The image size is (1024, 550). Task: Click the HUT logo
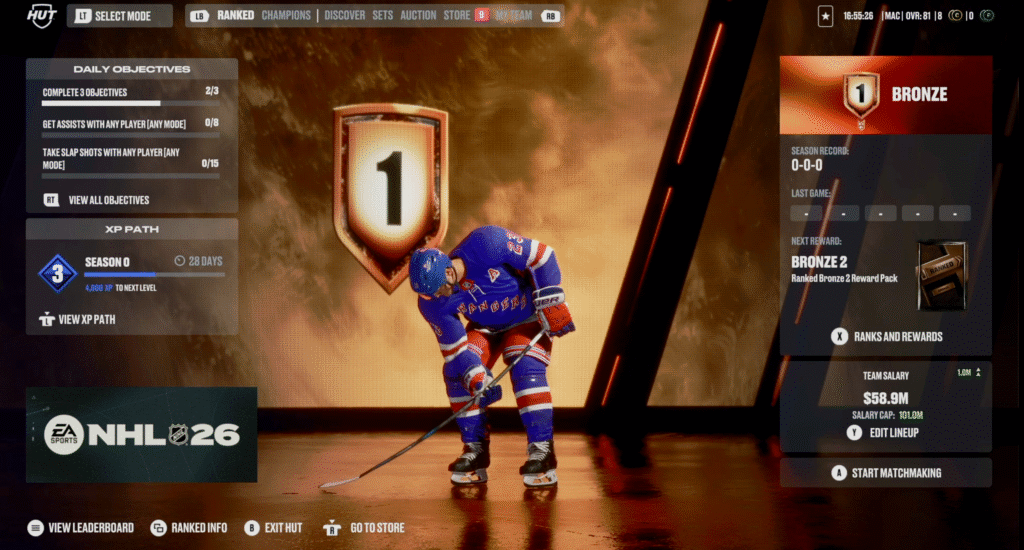point(40,15)
